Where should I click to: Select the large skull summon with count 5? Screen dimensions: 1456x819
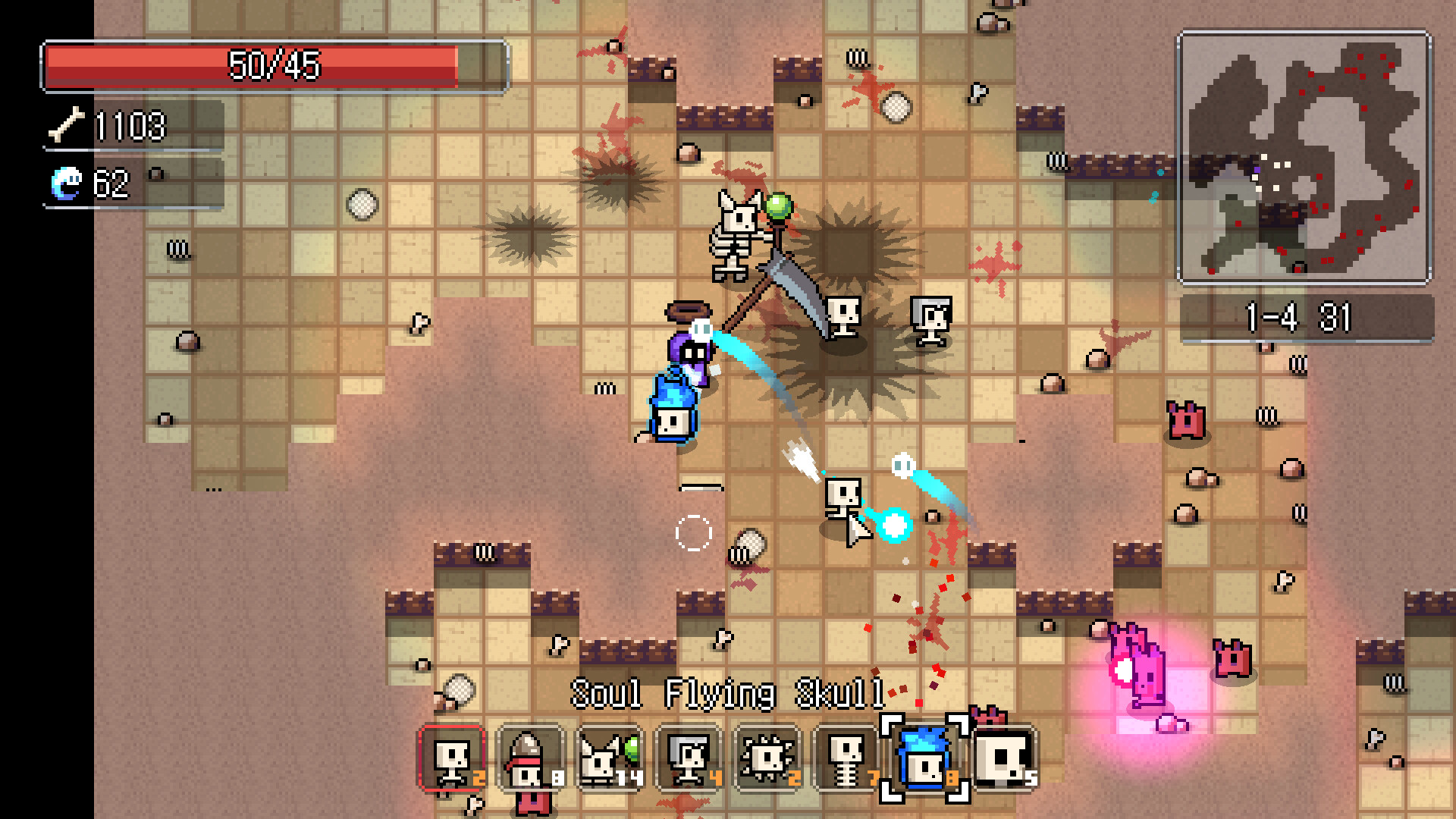point(1003,758)
